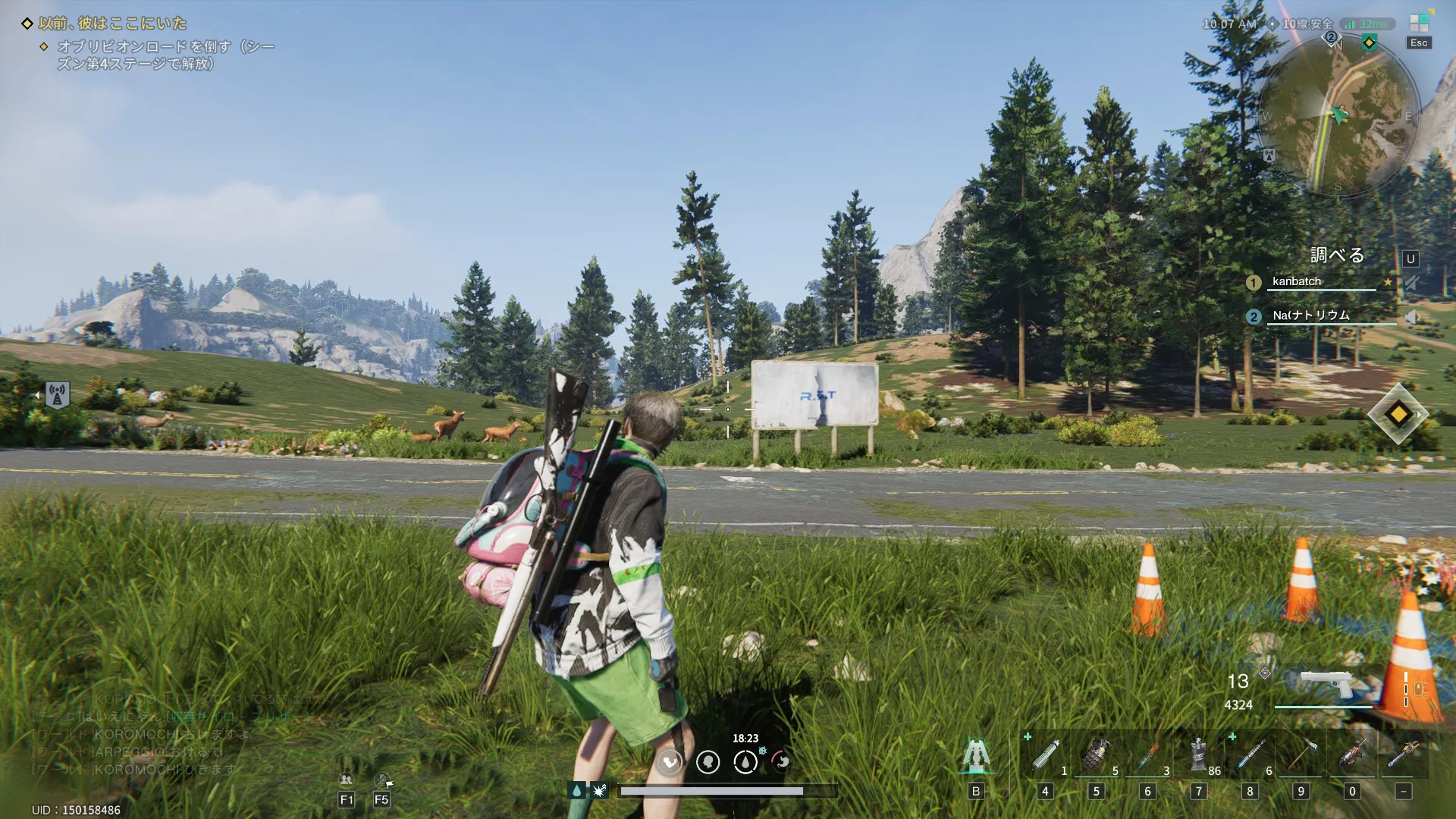Select the chainsaw tool in hotbar slot 0
The width and height of the screenshot is (1456, 819).
(1352, 755)
